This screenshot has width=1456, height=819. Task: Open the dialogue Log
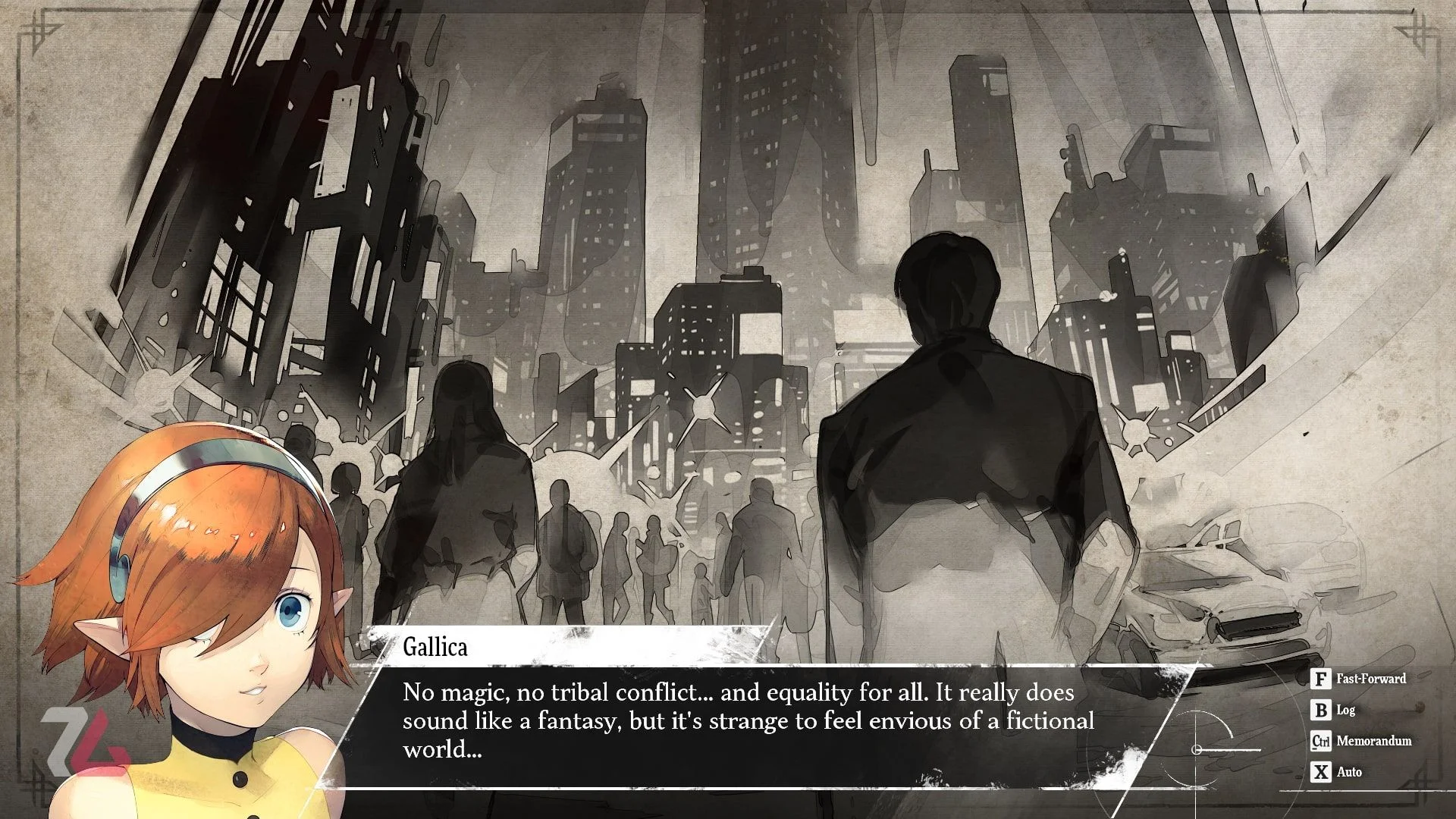(x=1335, y=710)
